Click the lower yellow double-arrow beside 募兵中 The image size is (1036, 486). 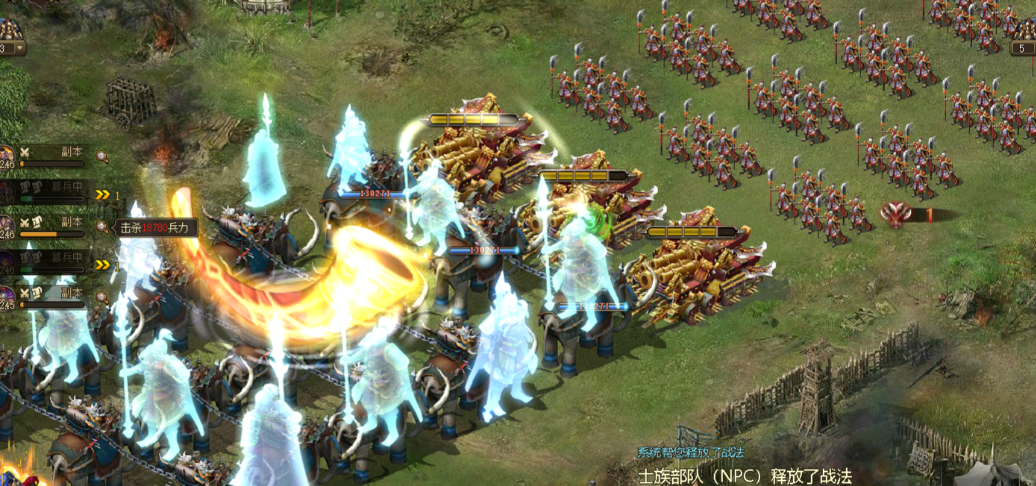pos(102,265)
